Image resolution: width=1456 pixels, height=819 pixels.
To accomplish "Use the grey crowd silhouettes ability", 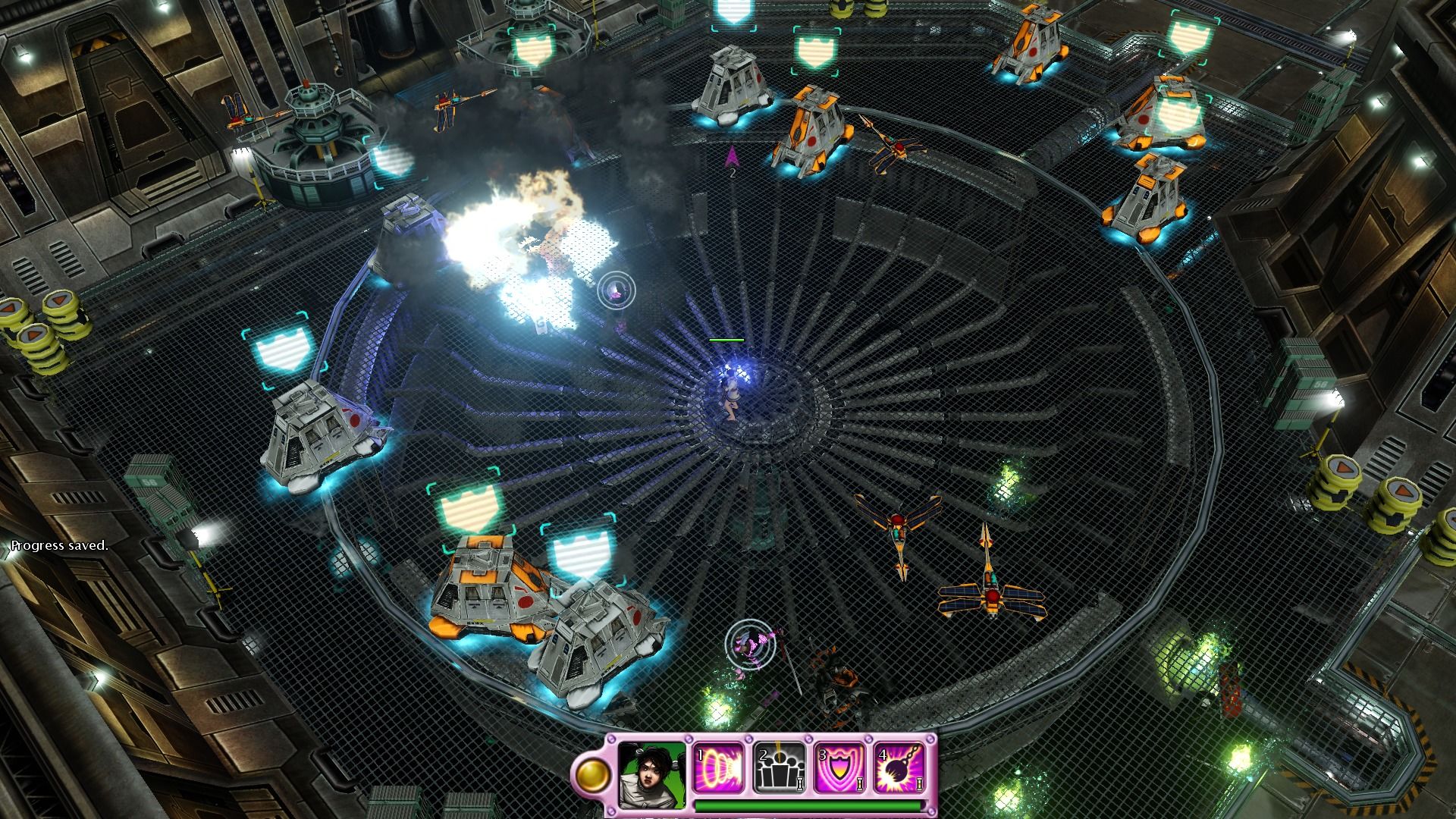I will click(x=779, y=768).
